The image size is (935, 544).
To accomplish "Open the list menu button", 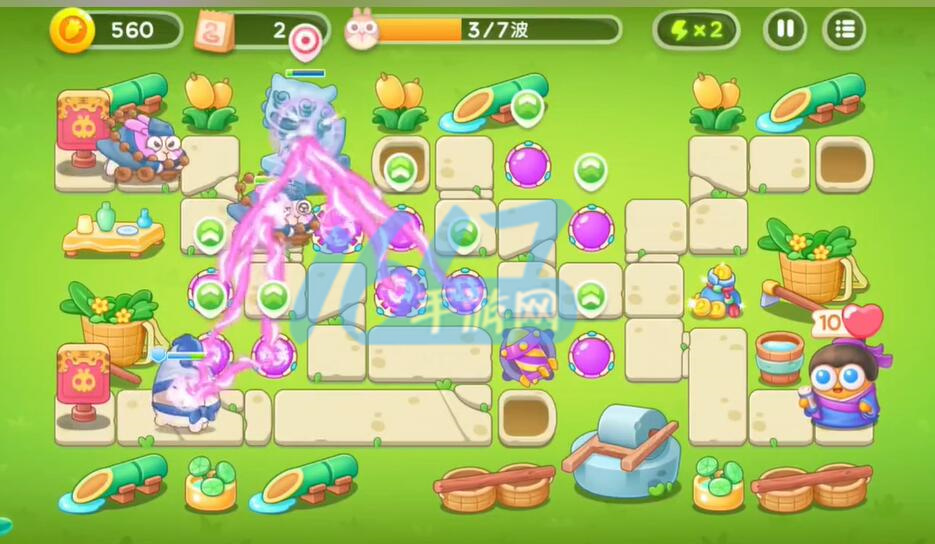I will pos(844,30).
